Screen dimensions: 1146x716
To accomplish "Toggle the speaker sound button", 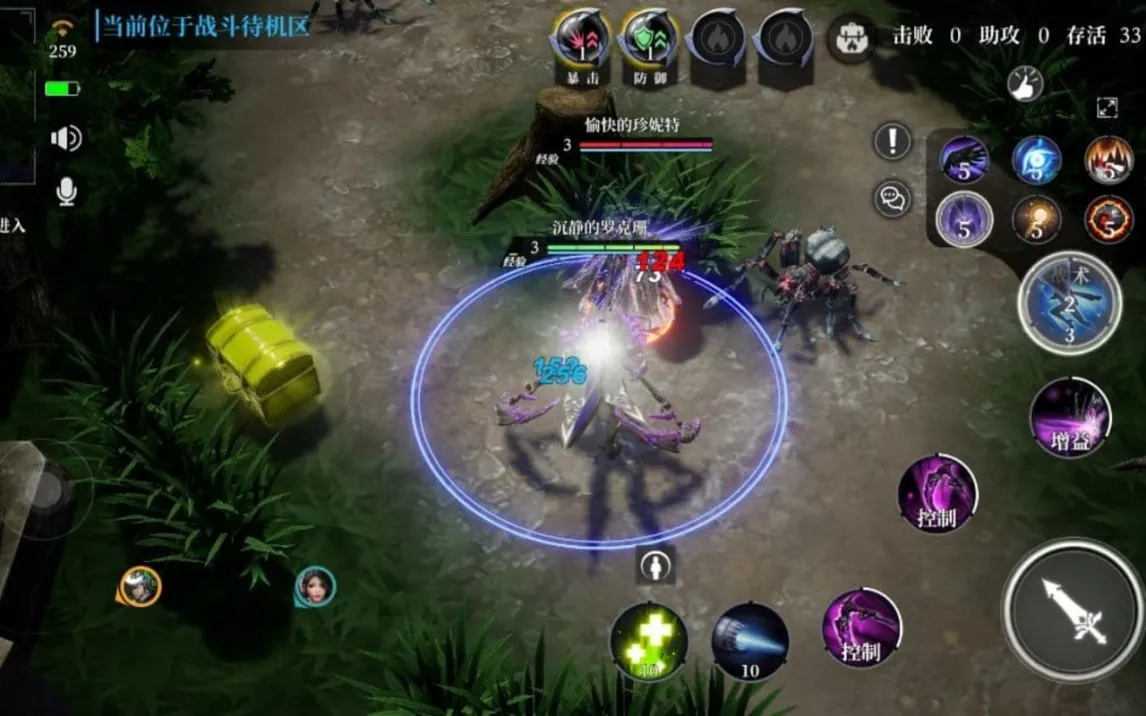I will coord(65,138).
